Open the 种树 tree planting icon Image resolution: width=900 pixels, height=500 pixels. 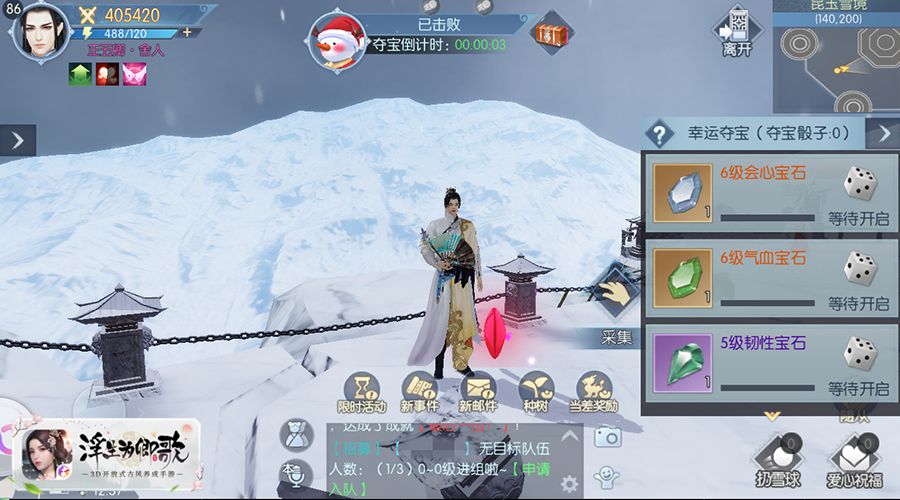pos(536,391)
